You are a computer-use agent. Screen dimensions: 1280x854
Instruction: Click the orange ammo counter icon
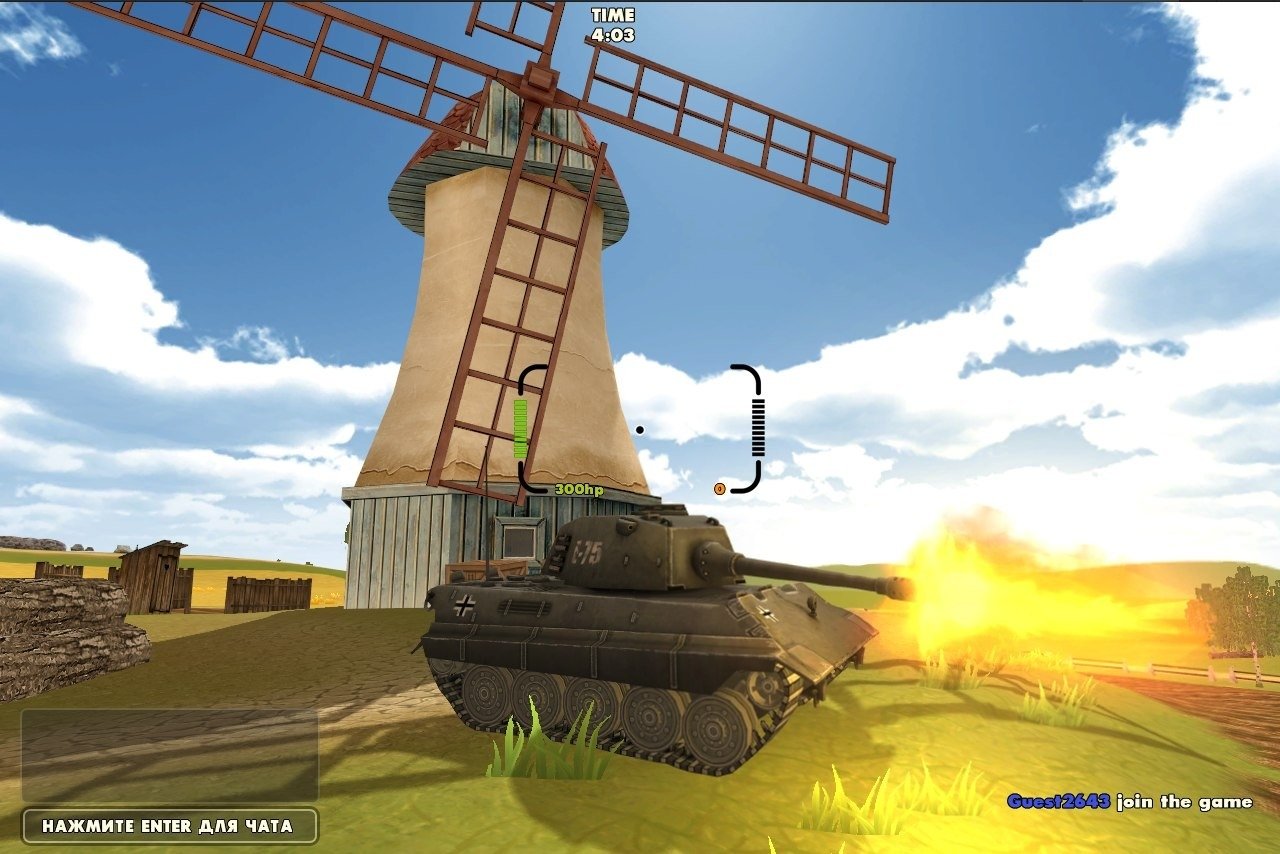point(718,489)
